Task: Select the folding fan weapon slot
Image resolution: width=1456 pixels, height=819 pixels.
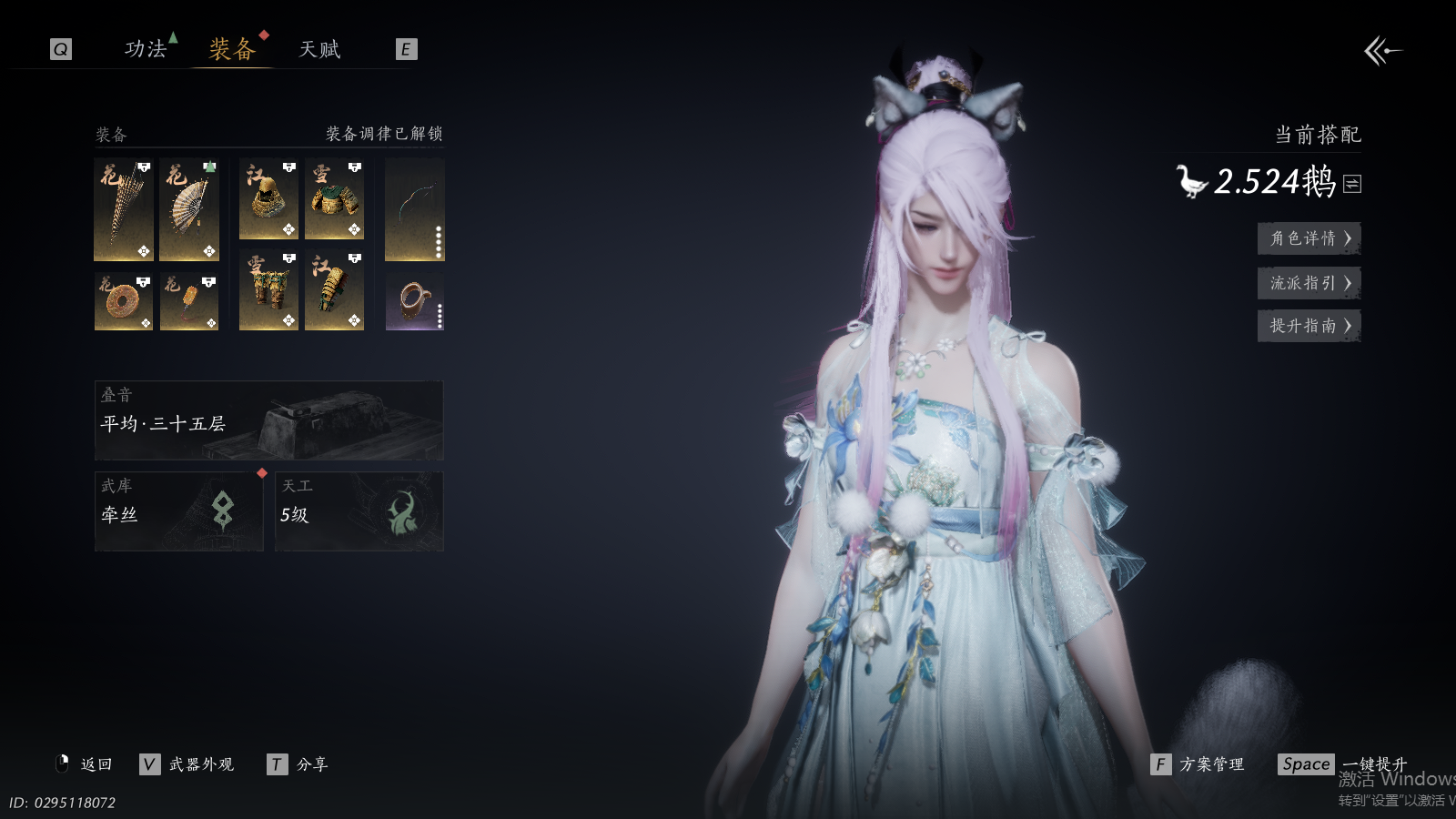Action: tap(189, 209)
